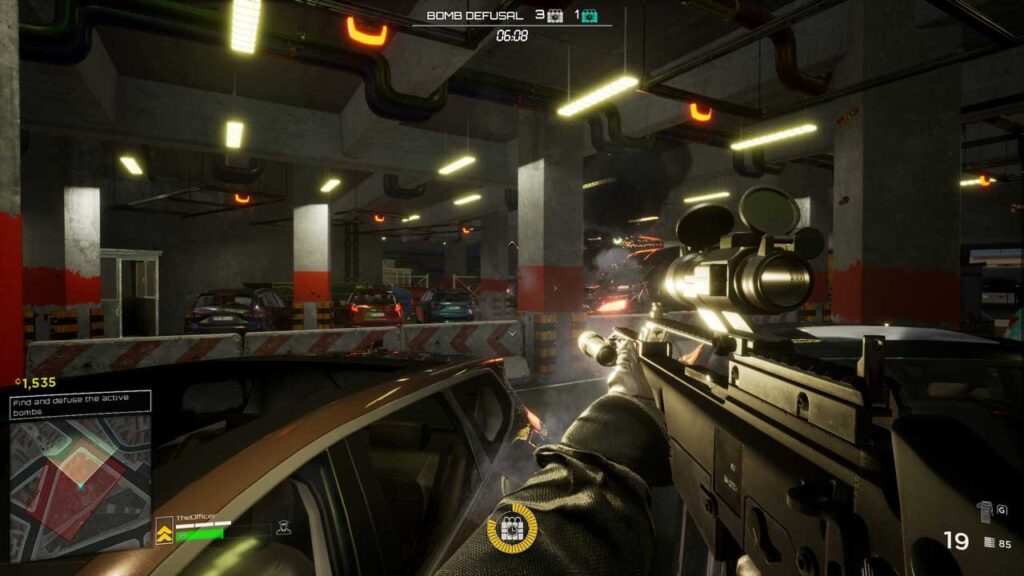Select the 'Find and defuse the active bombs' objective

tap(80, 402)
